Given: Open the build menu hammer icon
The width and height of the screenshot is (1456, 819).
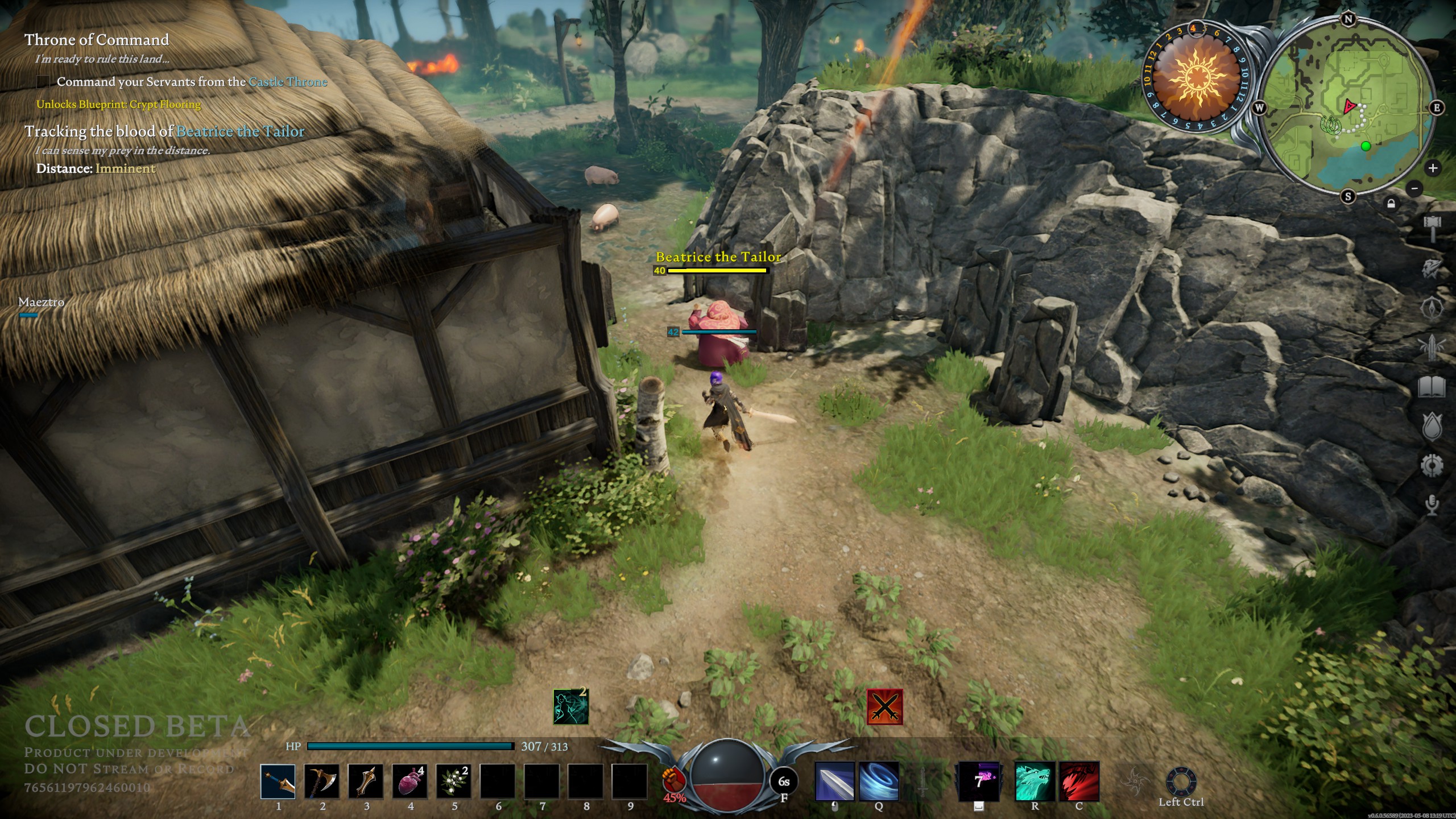Looking at the screenshot, I should pos(1432,228).
